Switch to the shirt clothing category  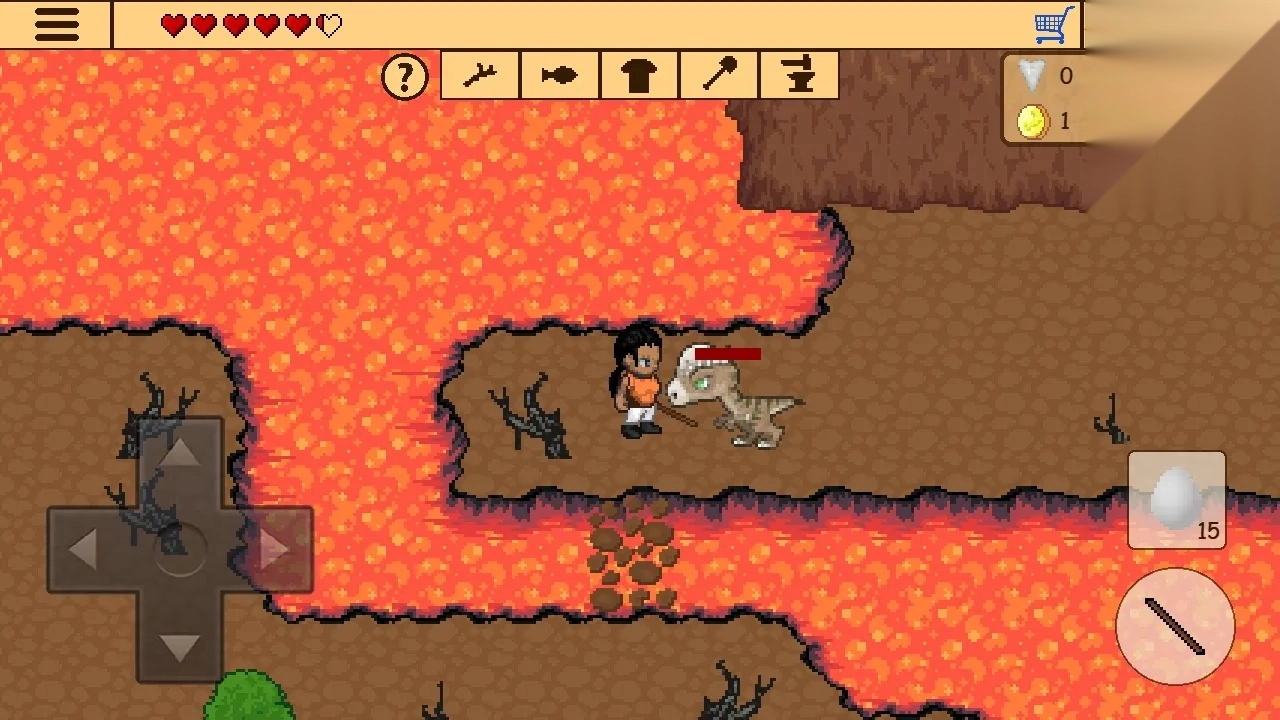[x=640, y=76]
